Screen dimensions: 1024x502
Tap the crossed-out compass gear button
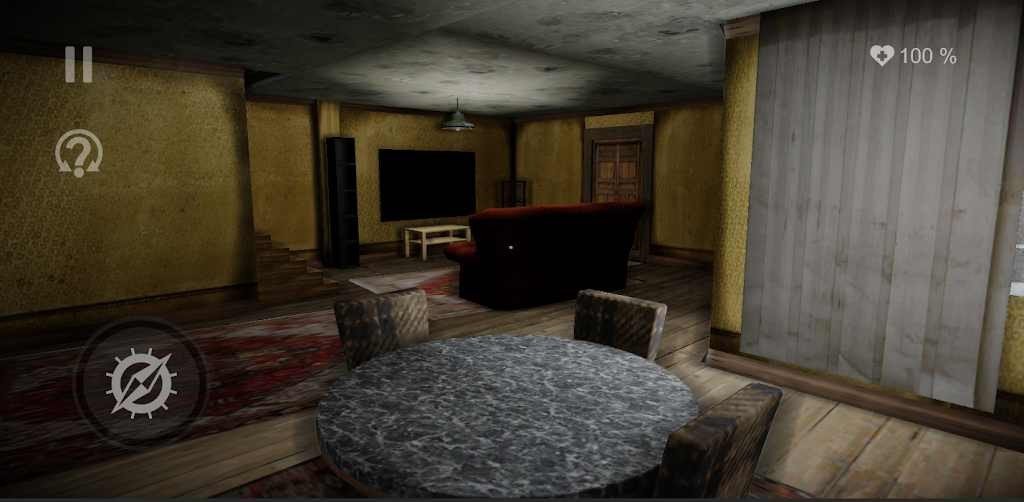141,382
